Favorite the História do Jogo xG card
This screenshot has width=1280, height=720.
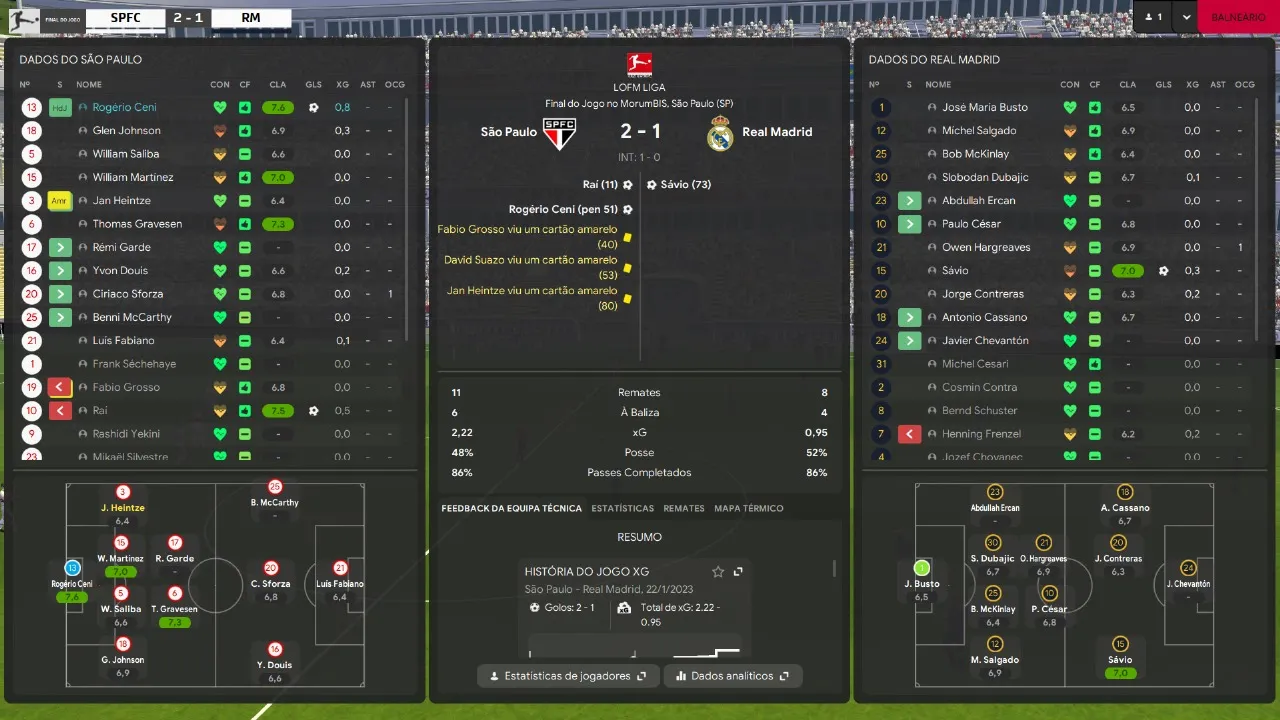[x=717, y=572]
